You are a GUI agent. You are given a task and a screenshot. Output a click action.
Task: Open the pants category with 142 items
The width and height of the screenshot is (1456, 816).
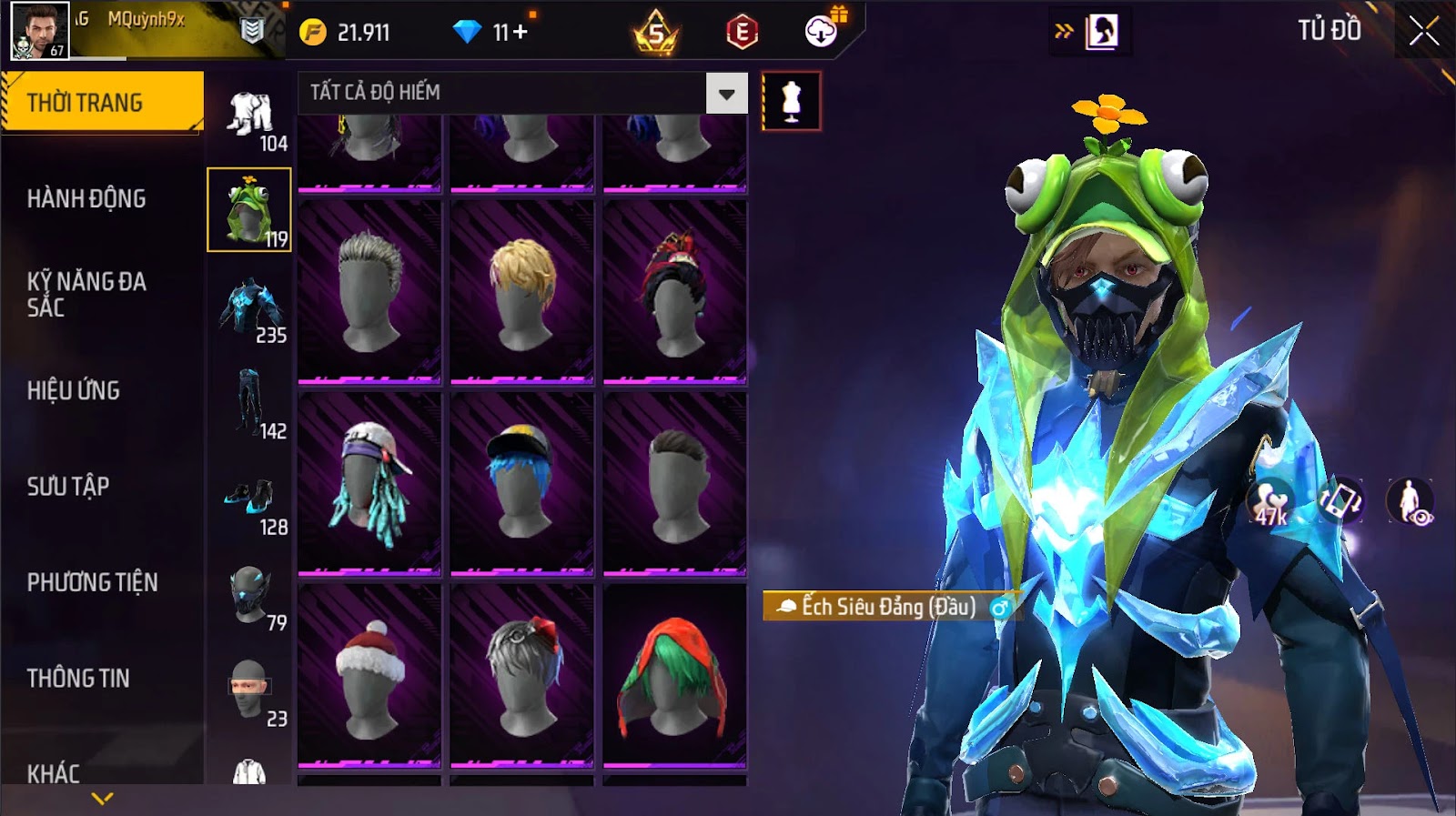tap(248, 403)
